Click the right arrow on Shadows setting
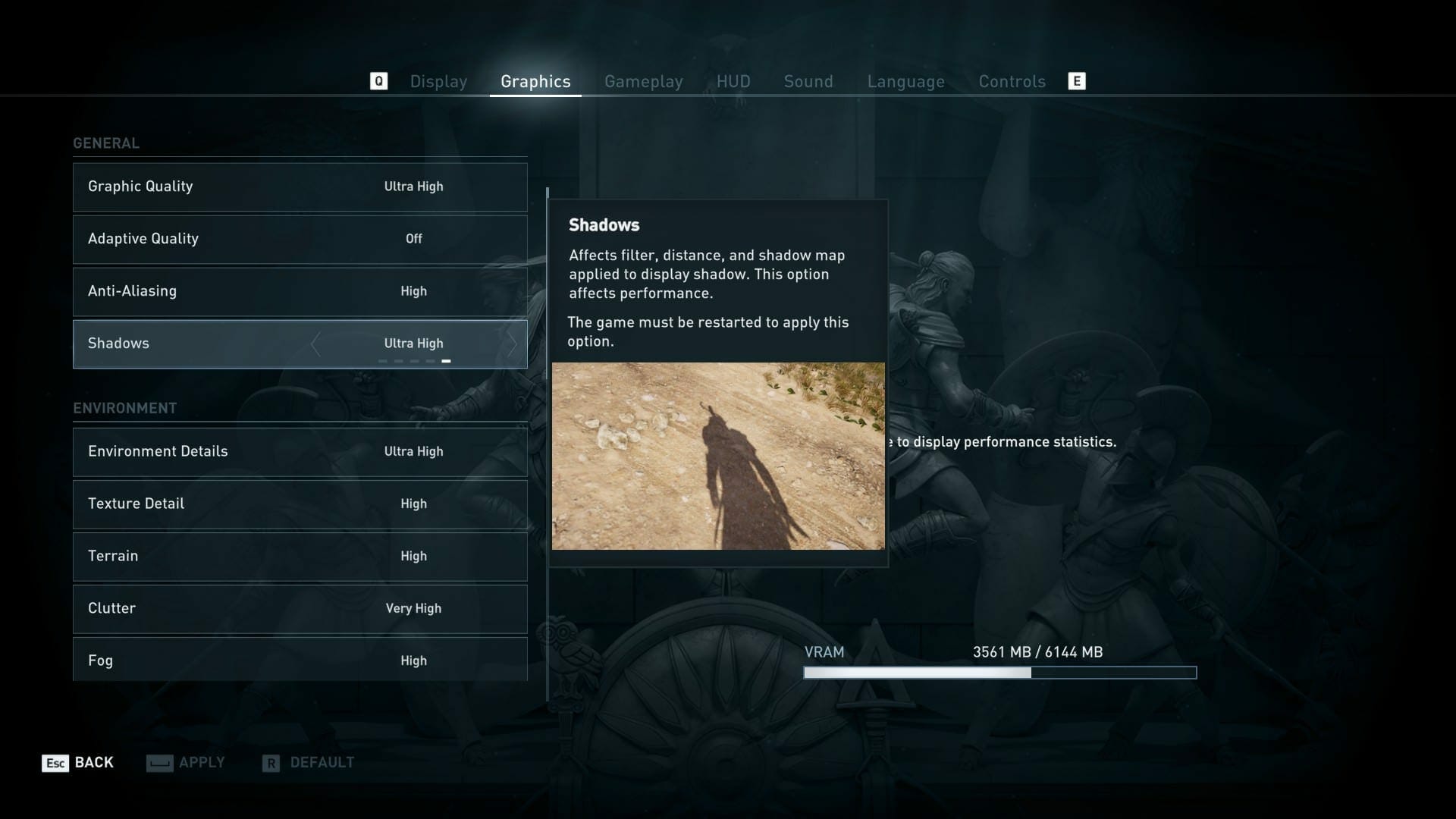Image resolution: width=1456 pixels, height=819 pixels. point(513,344)
